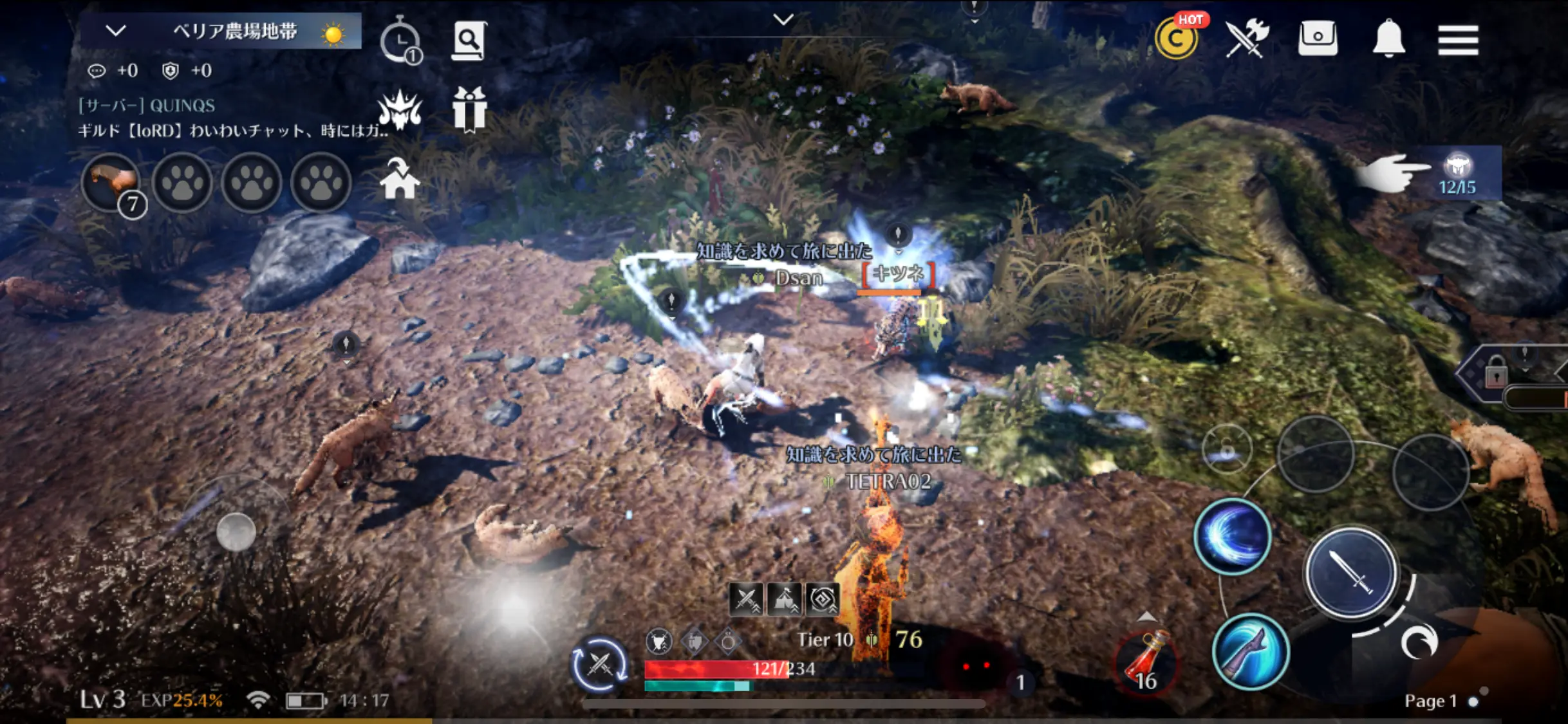Activate the kick skill icon
1568x724 pixels.
pos(1250,651)
